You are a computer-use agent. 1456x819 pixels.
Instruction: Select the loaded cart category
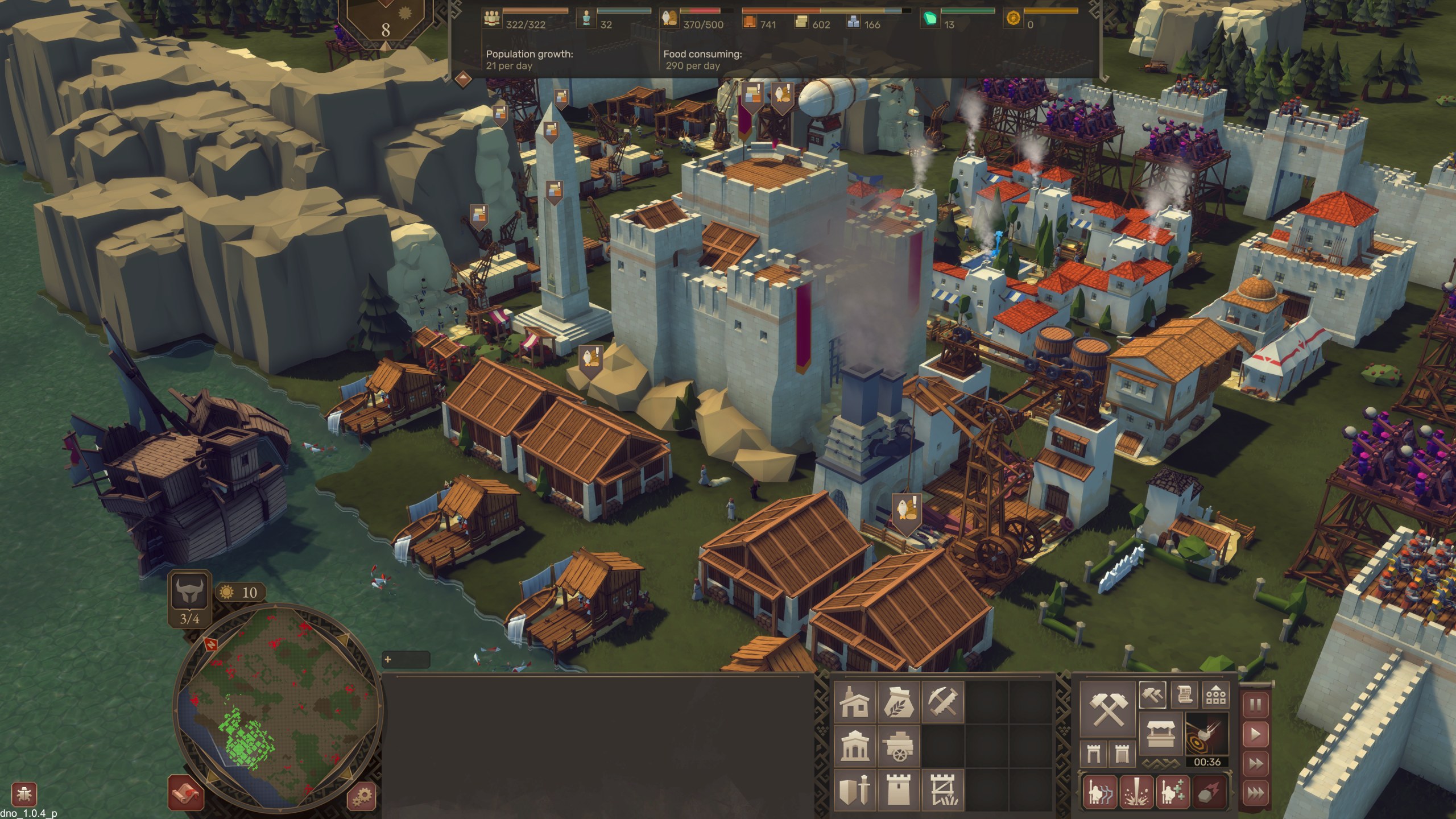click(x=898, y=746)
